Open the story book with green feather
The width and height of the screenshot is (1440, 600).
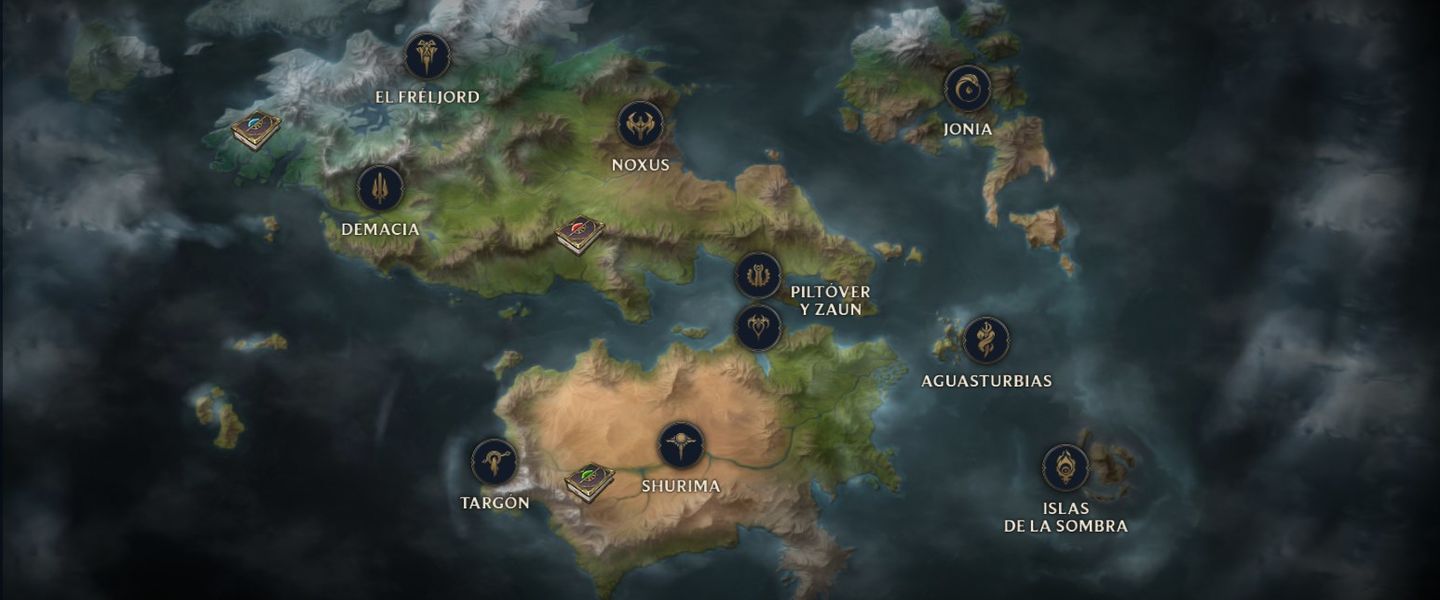[589, 482]
